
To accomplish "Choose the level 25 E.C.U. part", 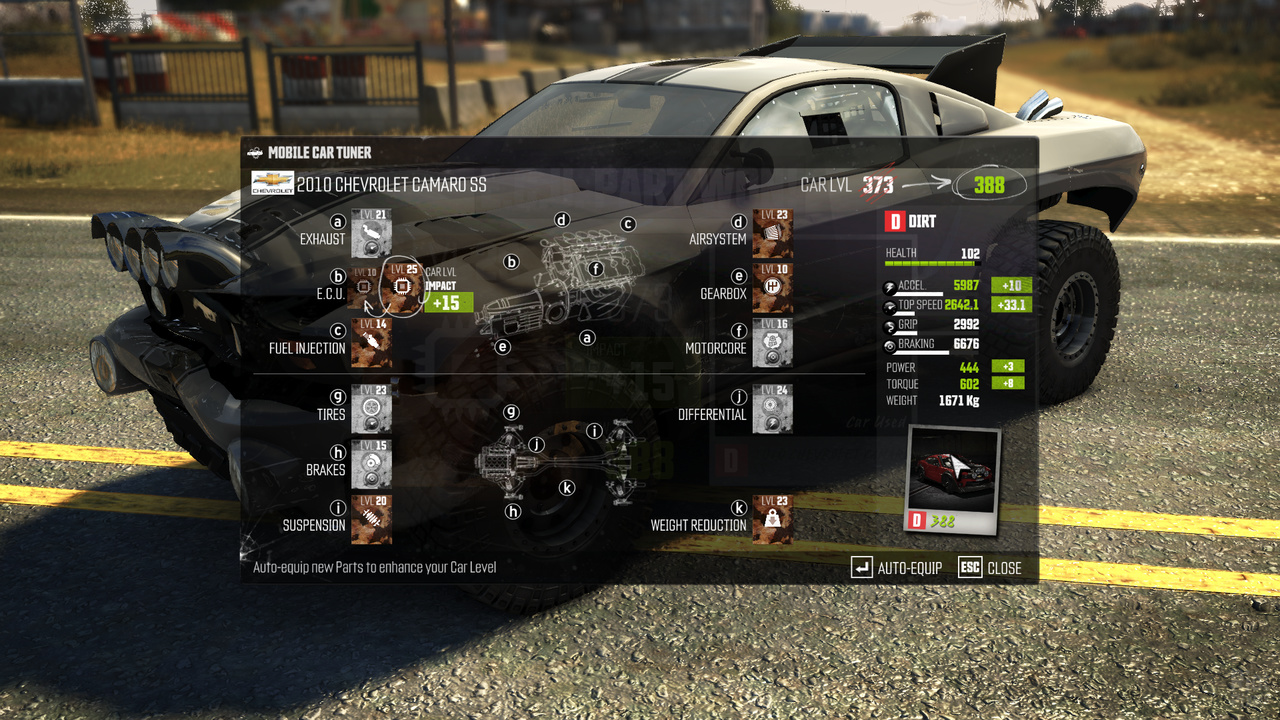I will pyautogui.click(x=403, y=289).
